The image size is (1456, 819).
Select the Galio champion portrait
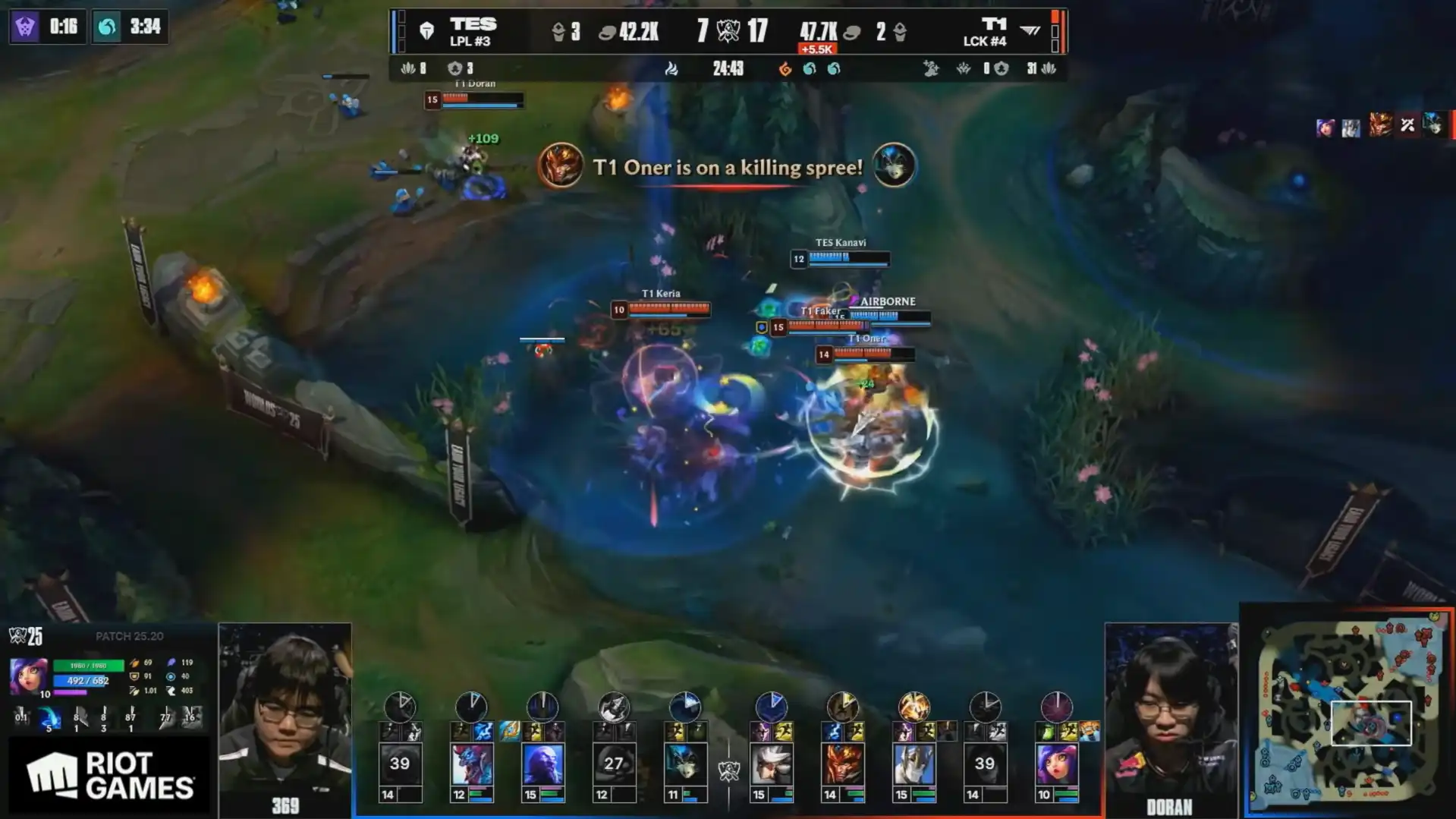(914, 764)
